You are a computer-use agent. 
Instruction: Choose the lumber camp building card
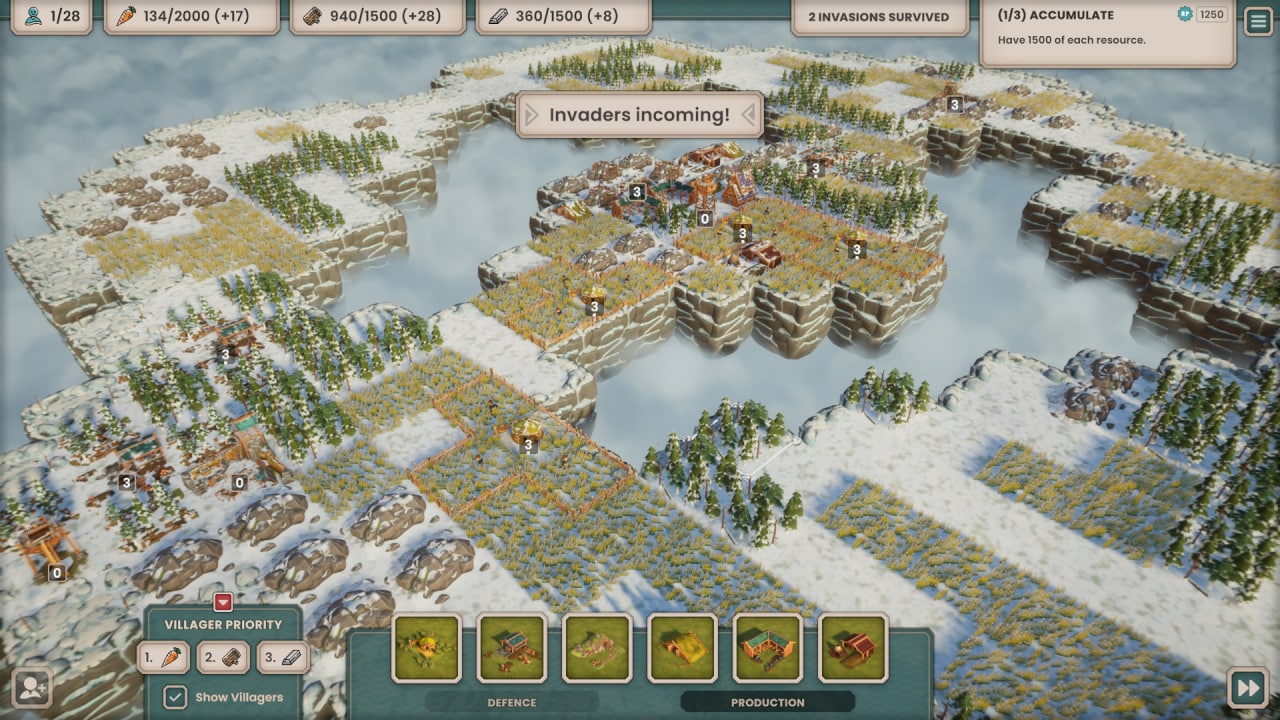[511, 648]
